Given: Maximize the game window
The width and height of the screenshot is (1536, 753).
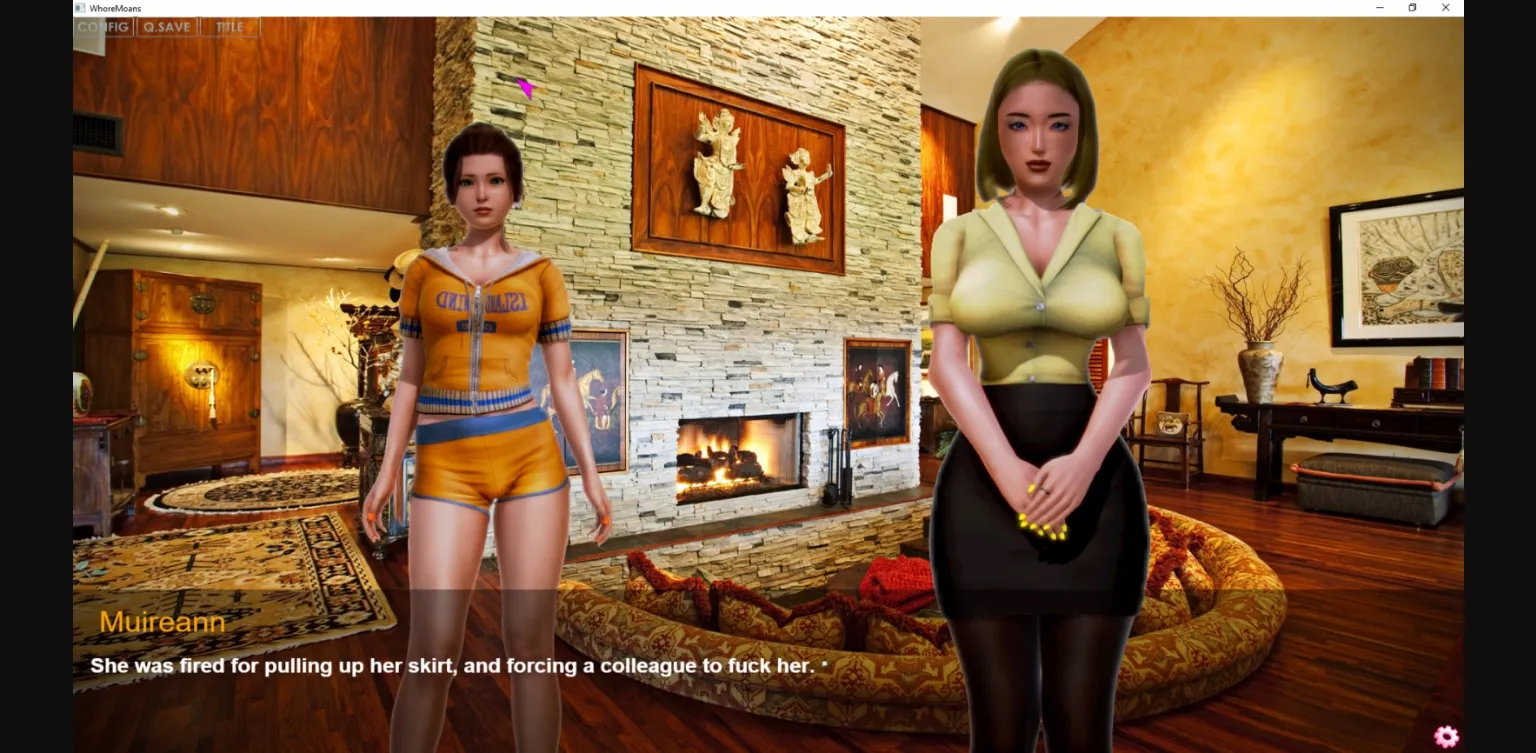Looking at the screenshot, I should click(1412, 7).
